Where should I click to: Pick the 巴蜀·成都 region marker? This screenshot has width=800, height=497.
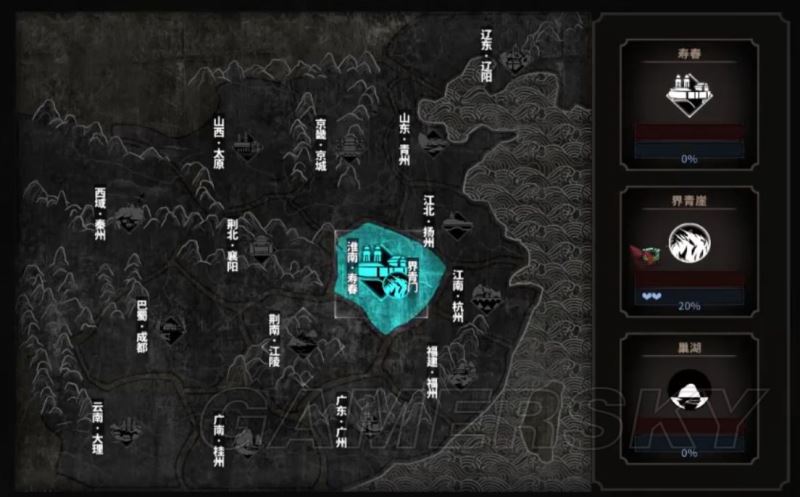[171, 327]
